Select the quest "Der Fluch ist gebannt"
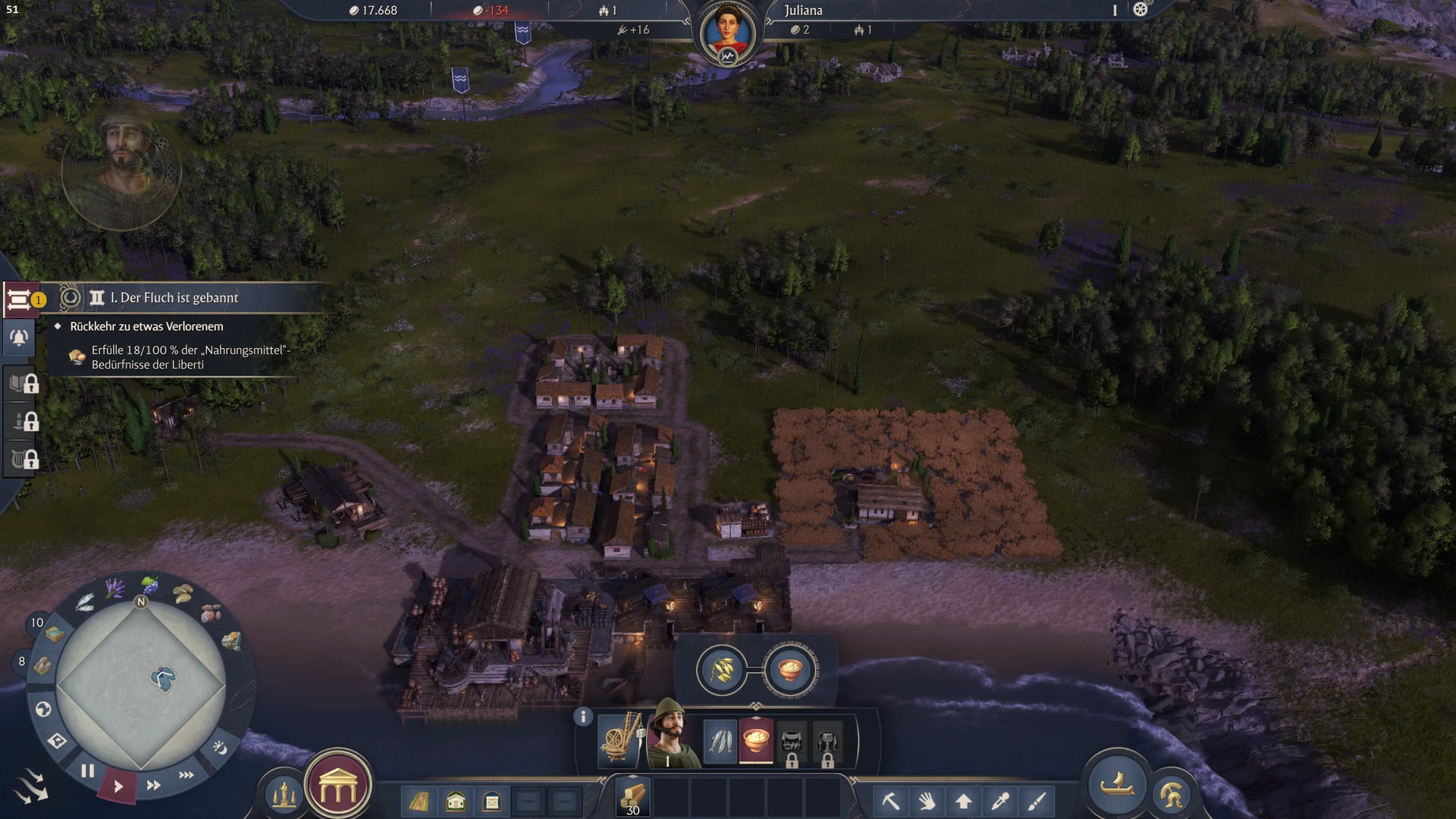 click(174, 298)
